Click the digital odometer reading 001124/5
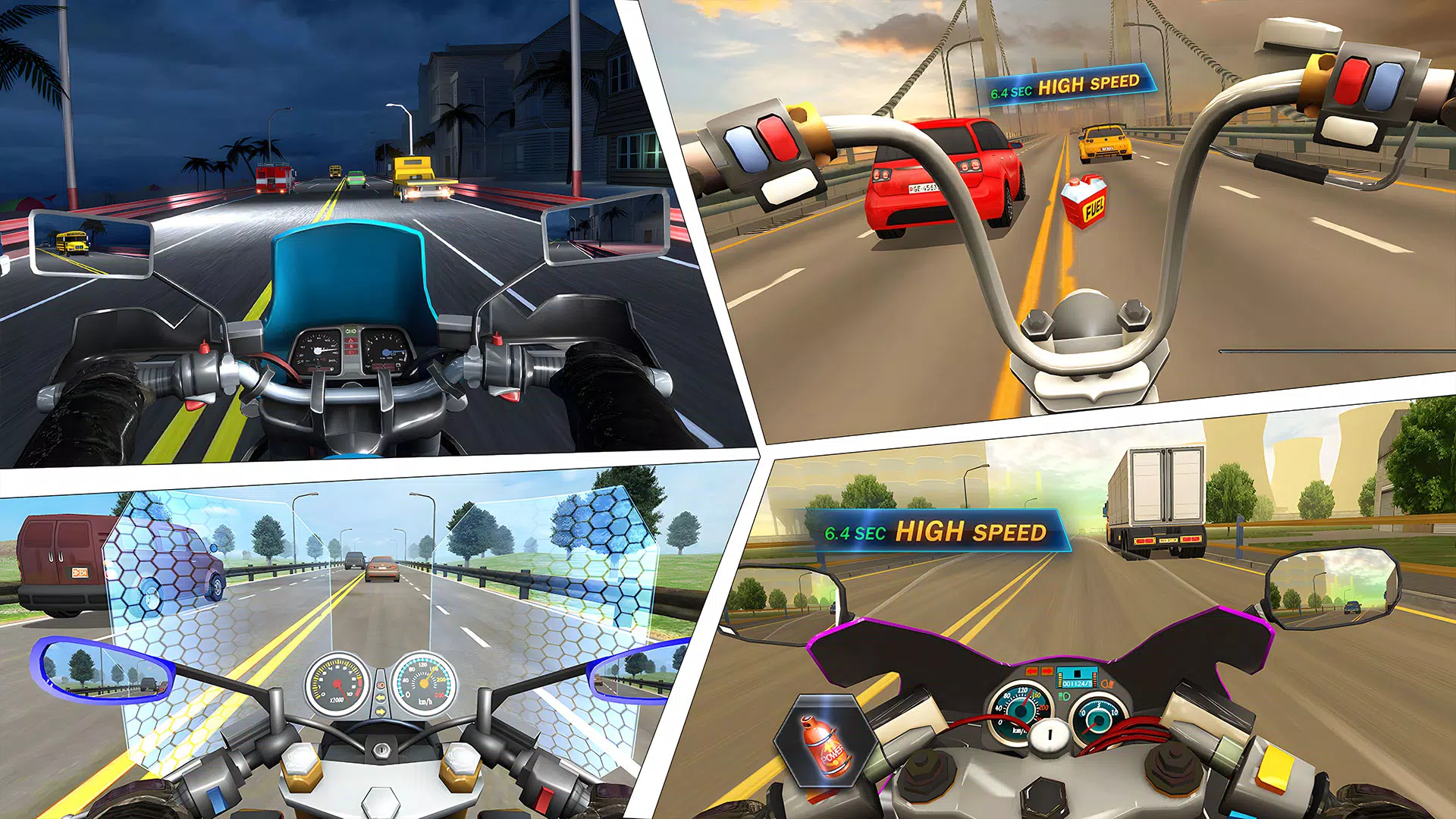Image resolution: width=1456 pixels, height=819 pixels. click(1077, 683)
